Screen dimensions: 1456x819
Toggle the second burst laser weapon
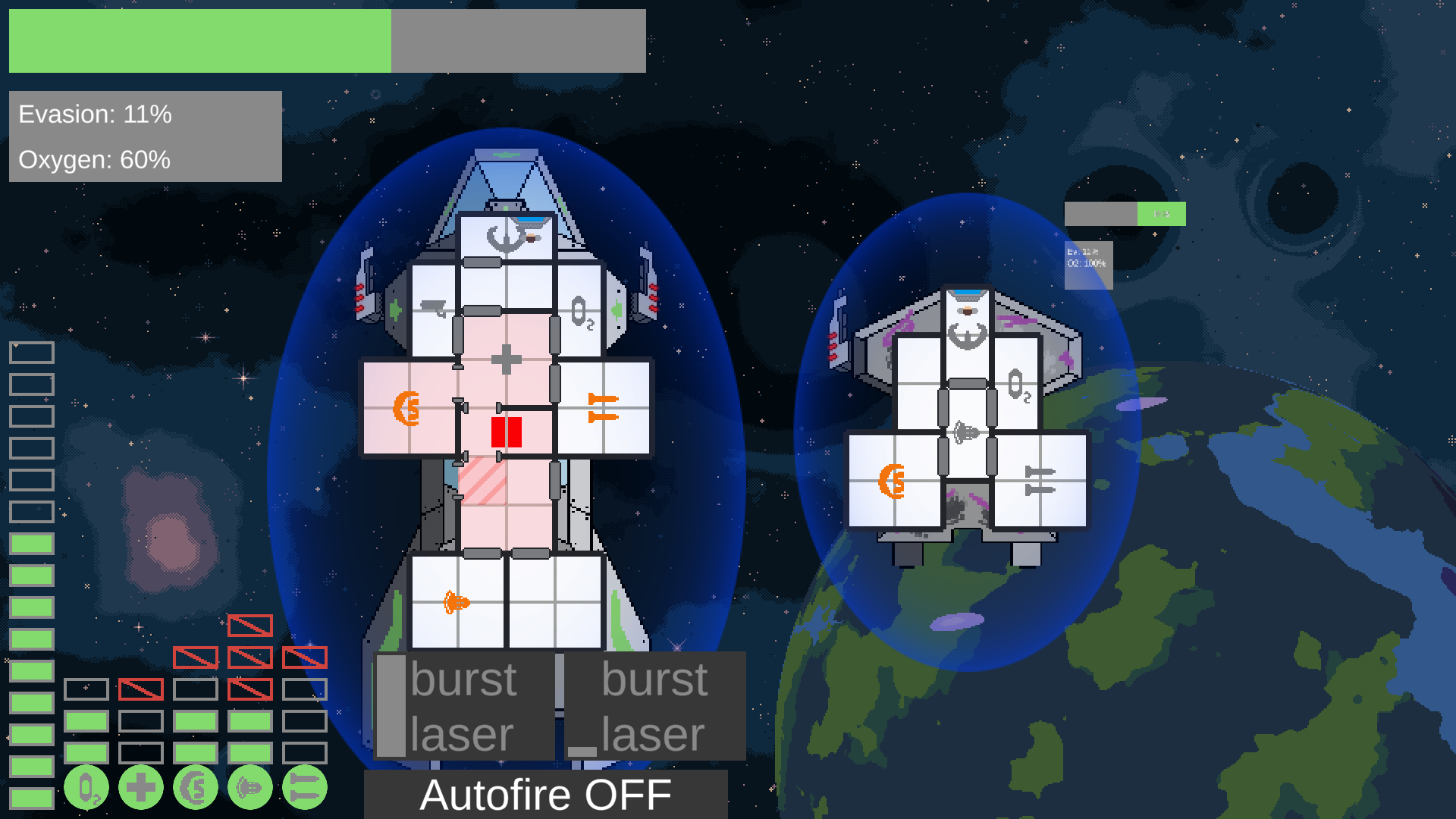coord(654,705)
